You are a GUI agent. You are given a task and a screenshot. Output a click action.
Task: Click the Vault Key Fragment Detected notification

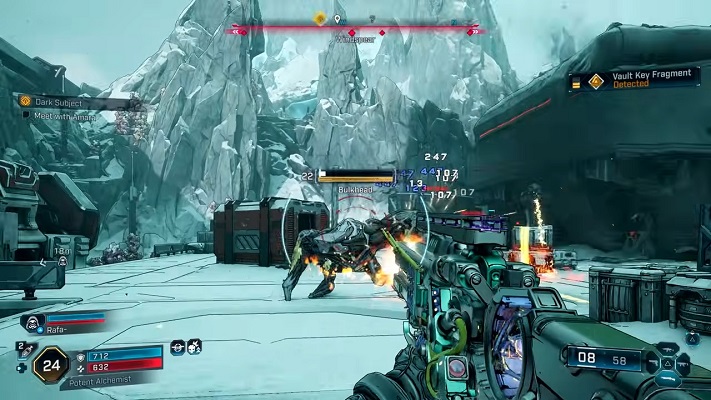(x=634, y=80)
